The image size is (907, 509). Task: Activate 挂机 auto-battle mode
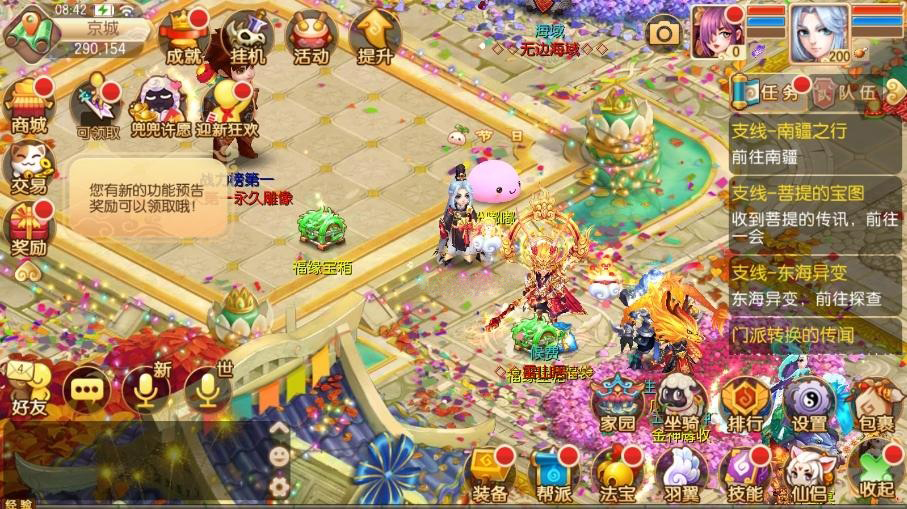coord(247,39)
